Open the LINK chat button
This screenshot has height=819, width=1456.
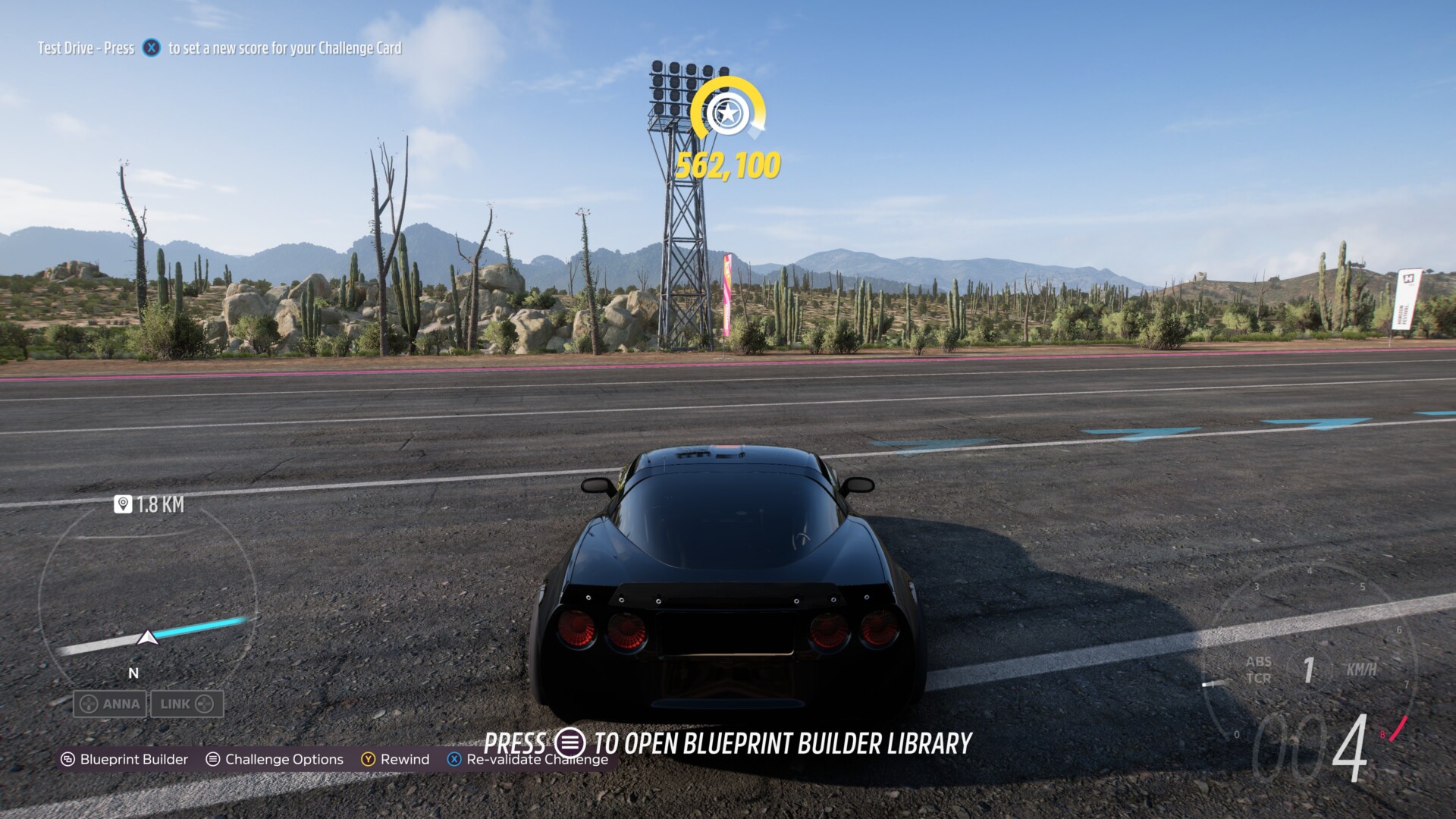pyautogui.click(x=187, y=704)
